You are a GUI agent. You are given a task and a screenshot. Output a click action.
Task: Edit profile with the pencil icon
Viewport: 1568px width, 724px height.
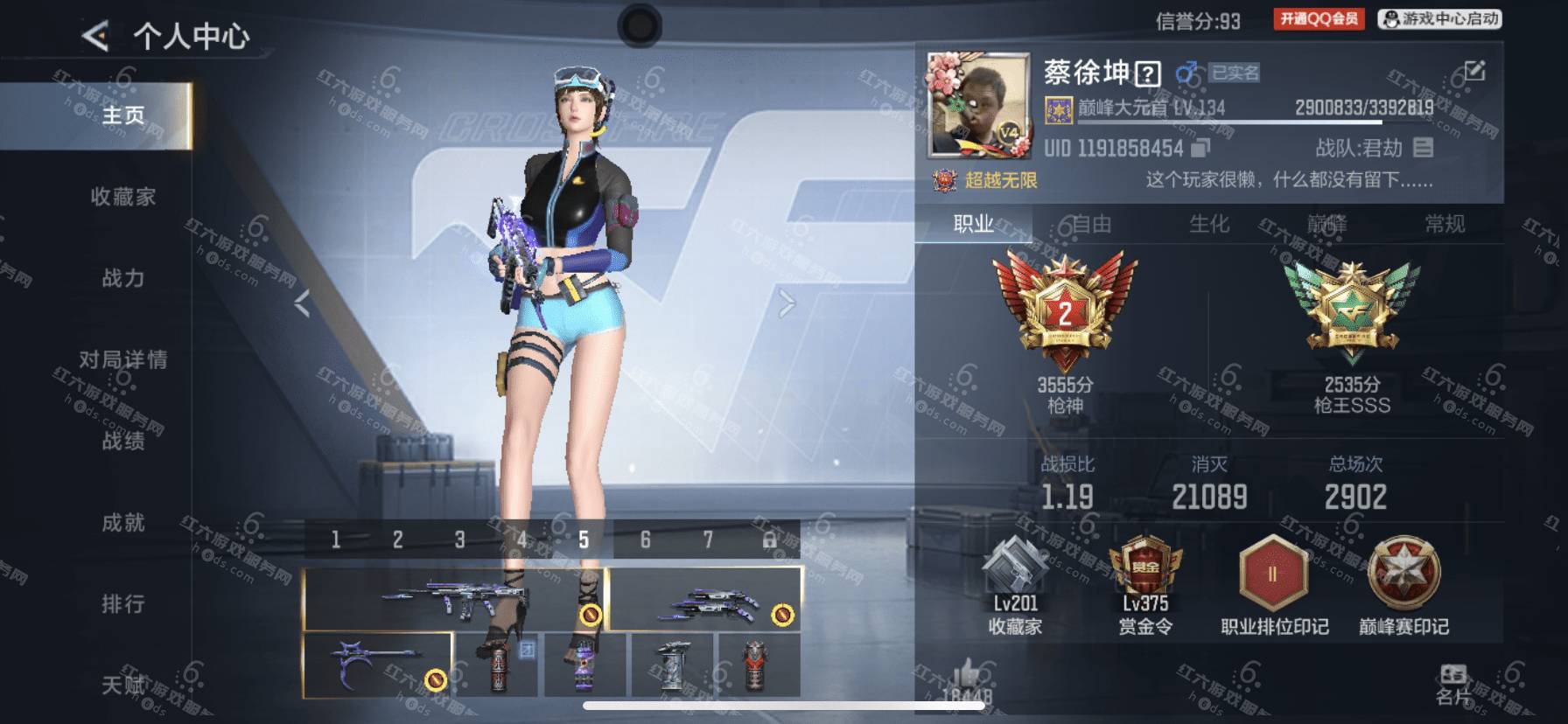pyautogui.click(x=1474, y=71)
